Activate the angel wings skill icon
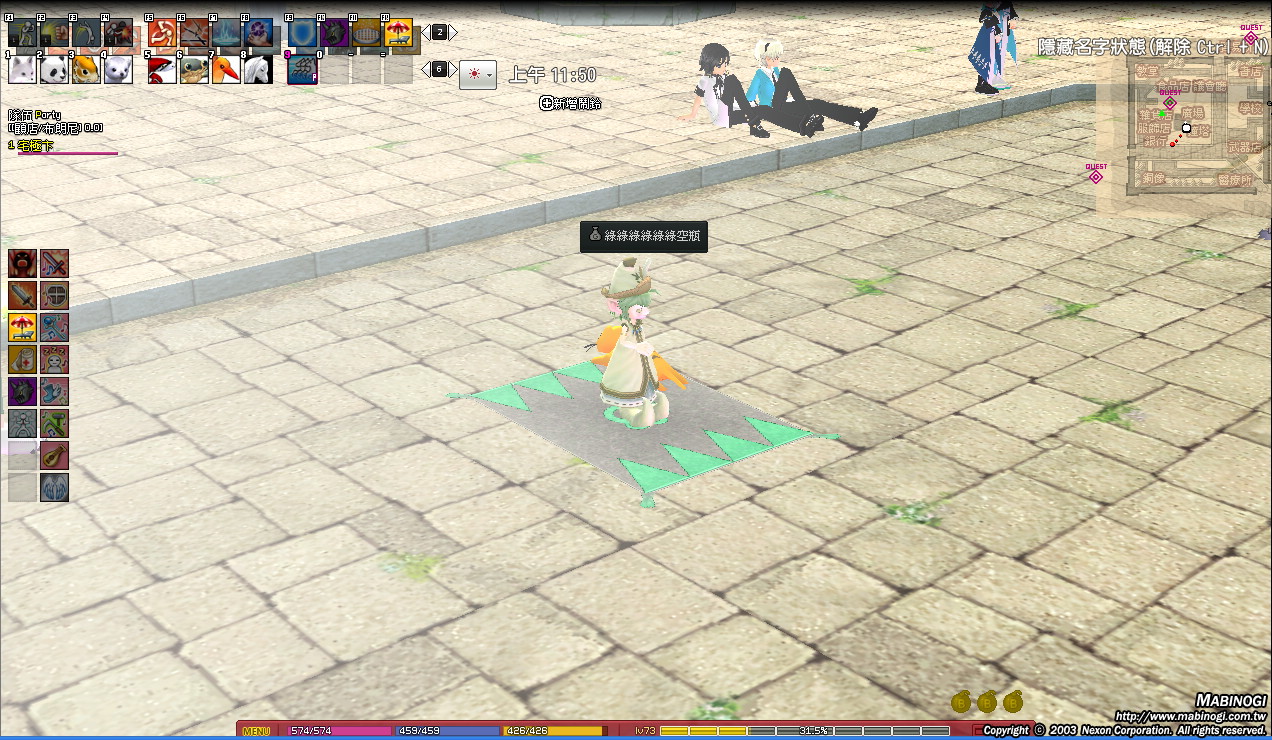The width and height of the screenshot is (1272, 740). pos(55,487)
